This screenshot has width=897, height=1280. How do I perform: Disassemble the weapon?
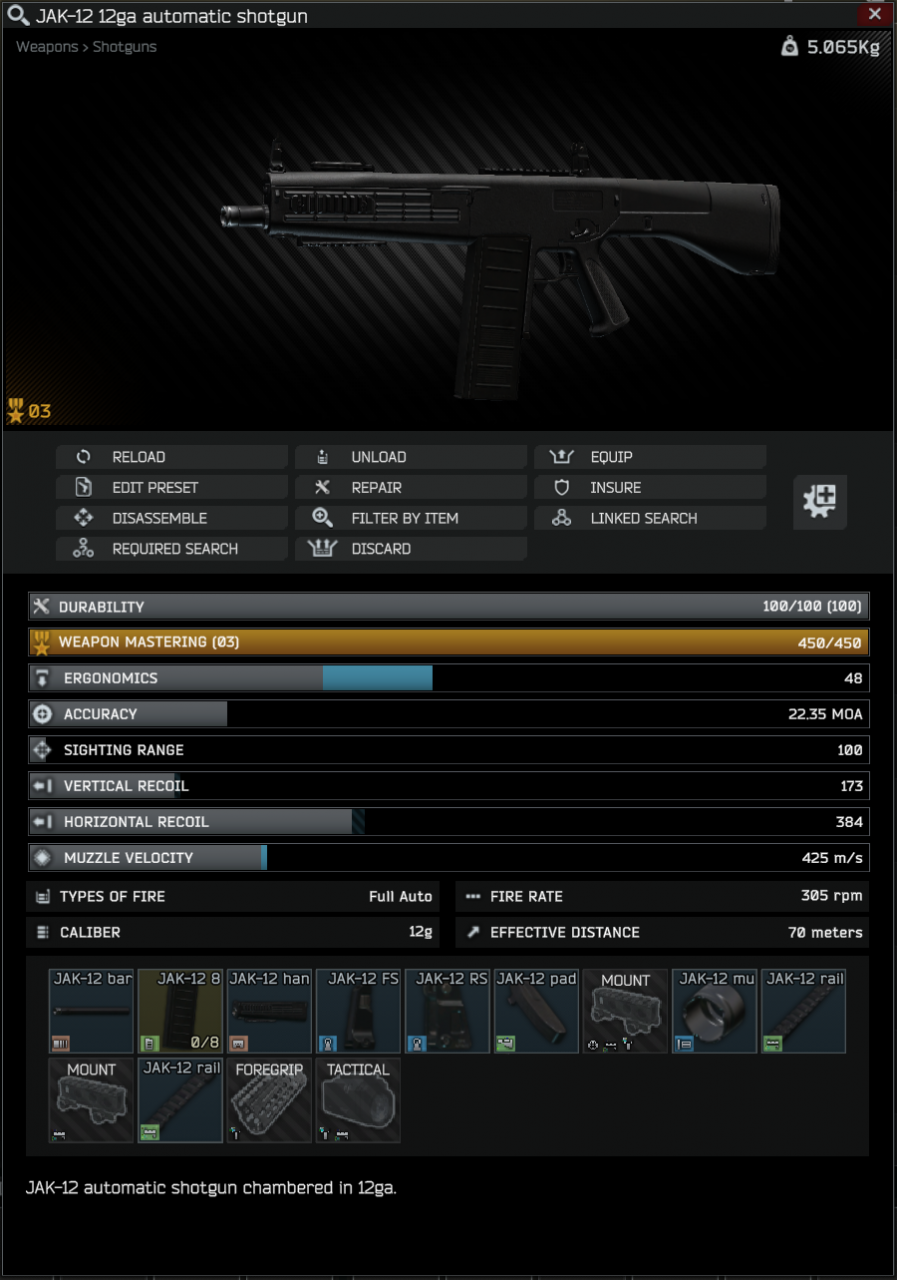point(171,518)
